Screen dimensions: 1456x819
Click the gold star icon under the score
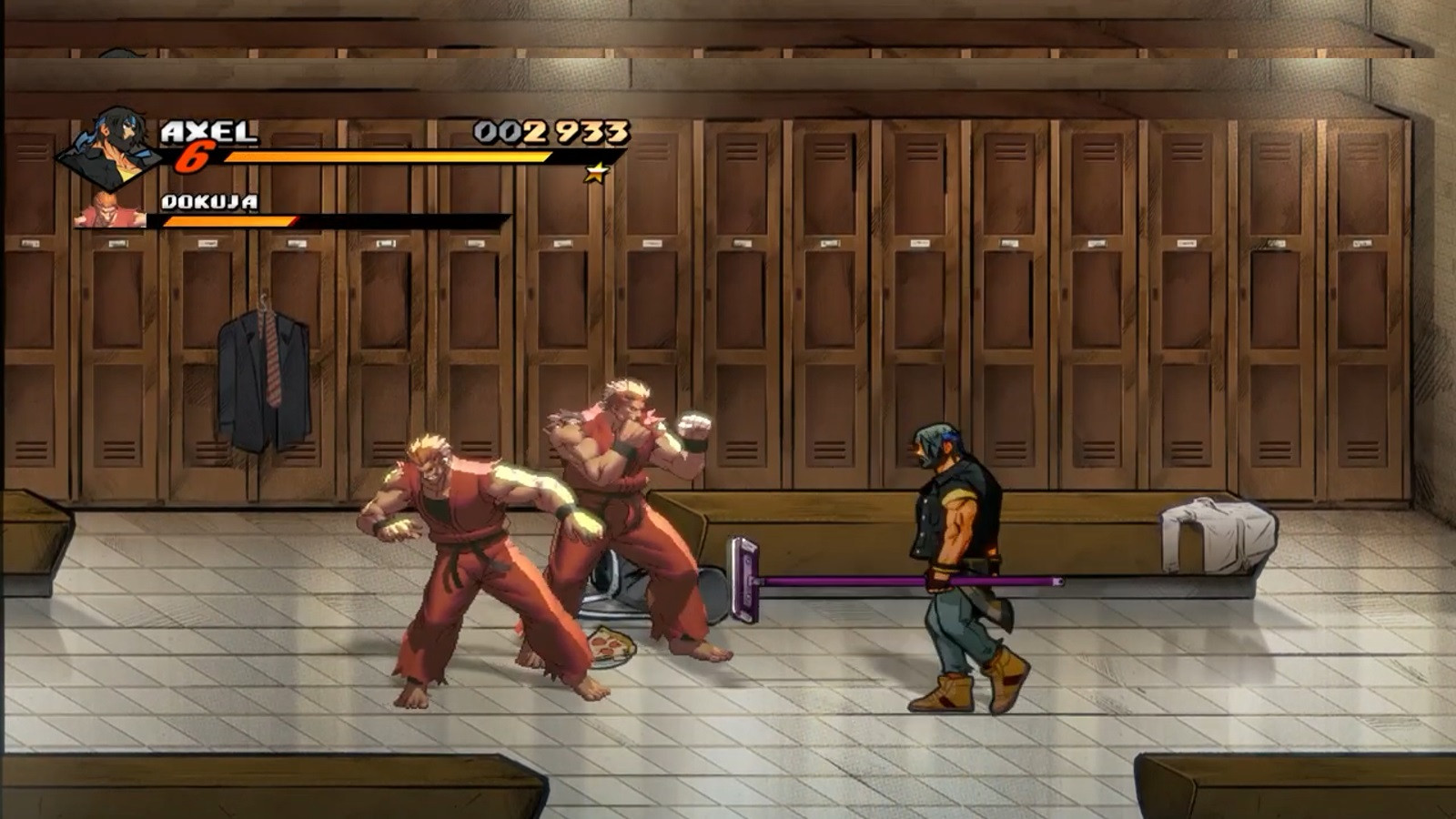(598, 172)
